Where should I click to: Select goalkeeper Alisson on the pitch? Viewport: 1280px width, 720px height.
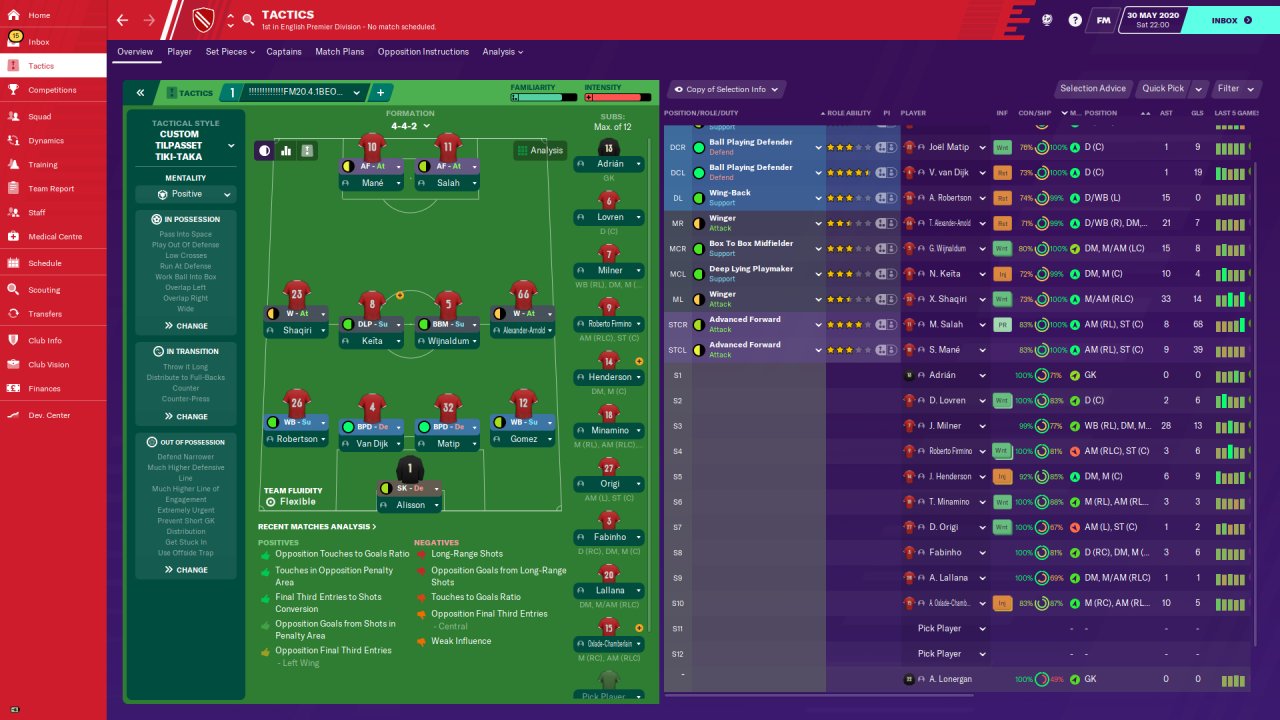(x=409, y=505)
